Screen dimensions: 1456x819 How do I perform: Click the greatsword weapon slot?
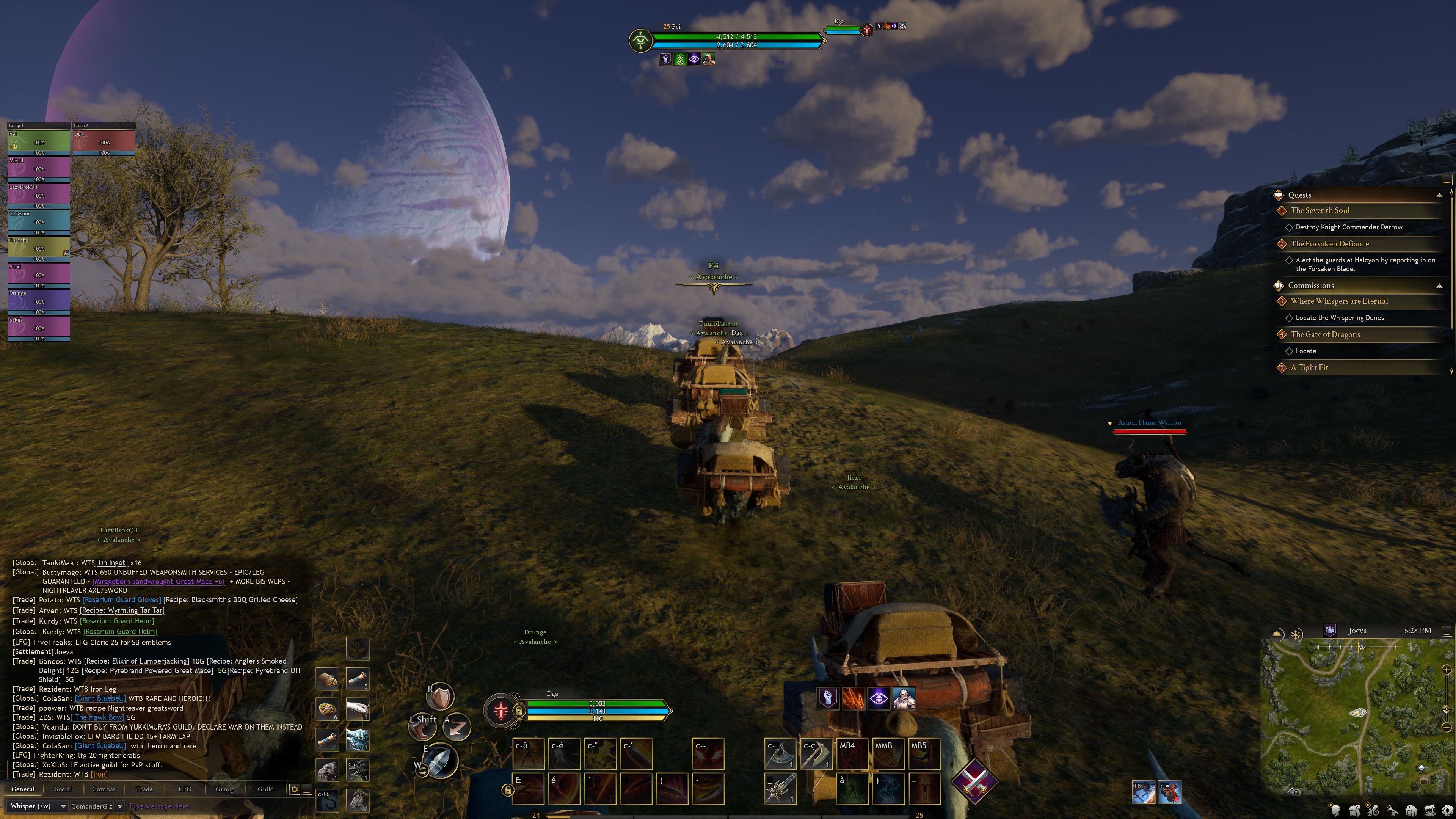coord(781,788)
